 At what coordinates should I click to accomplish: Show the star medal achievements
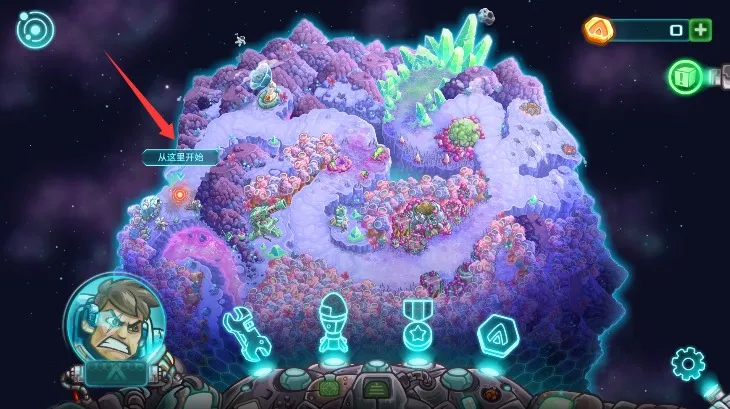(x=416, y=326)
